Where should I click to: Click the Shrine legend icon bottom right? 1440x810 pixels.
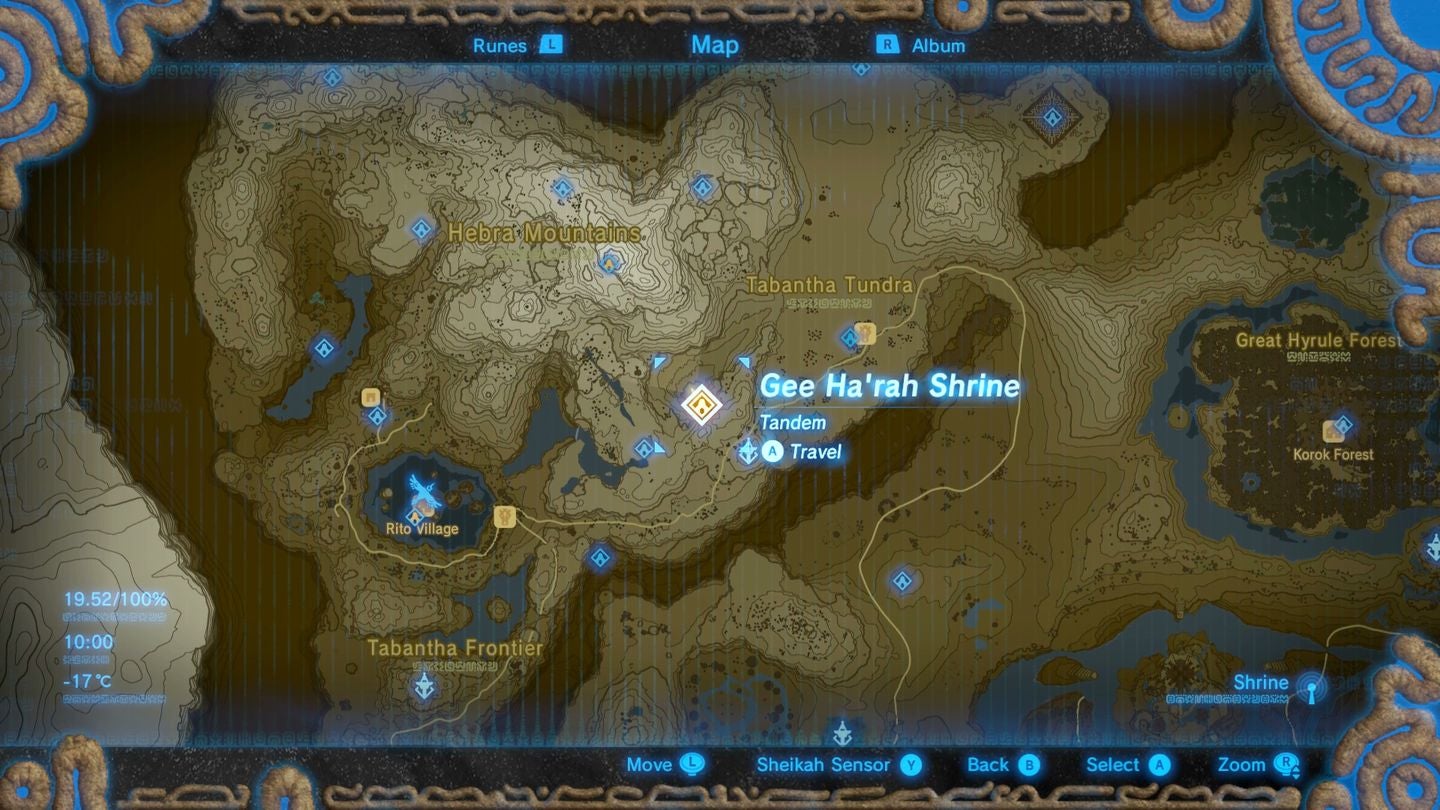tap(1312, 692)
